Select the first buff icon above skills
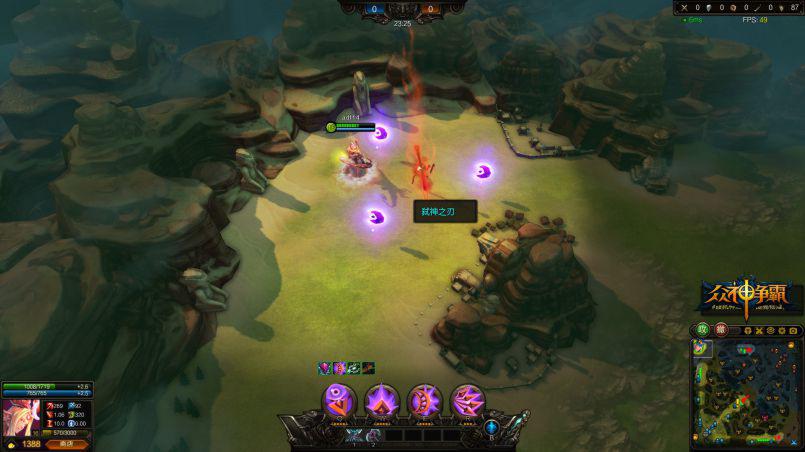The height and width of the screenshot is (452, 805). 325,368
